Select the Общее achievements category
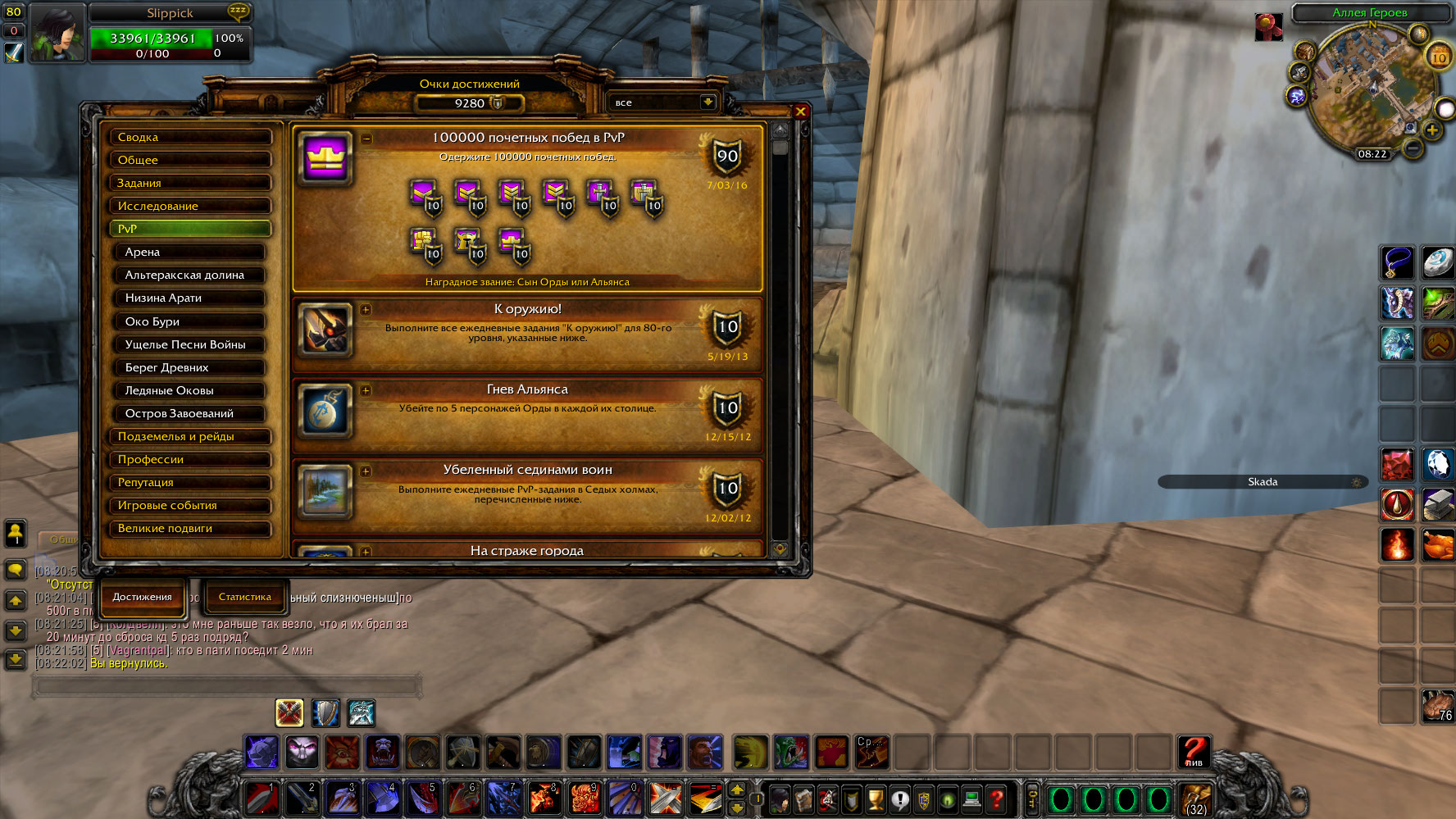1456x819 pixels. click(190, 160)
